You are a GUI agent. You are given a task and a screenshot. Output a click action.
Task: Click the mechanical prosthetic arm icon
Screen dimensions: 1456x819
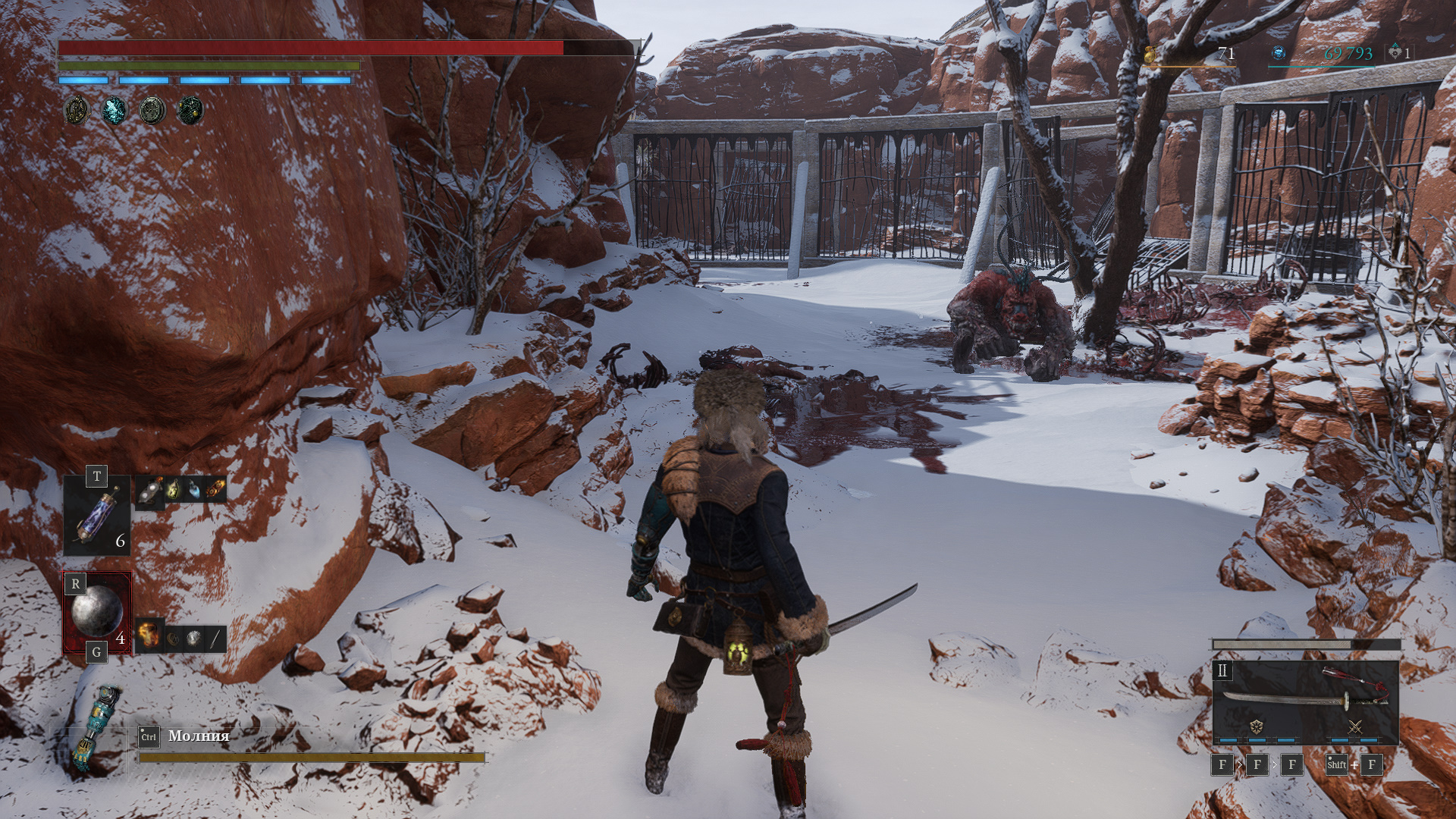pyautogui.click(x=95, y=728)
